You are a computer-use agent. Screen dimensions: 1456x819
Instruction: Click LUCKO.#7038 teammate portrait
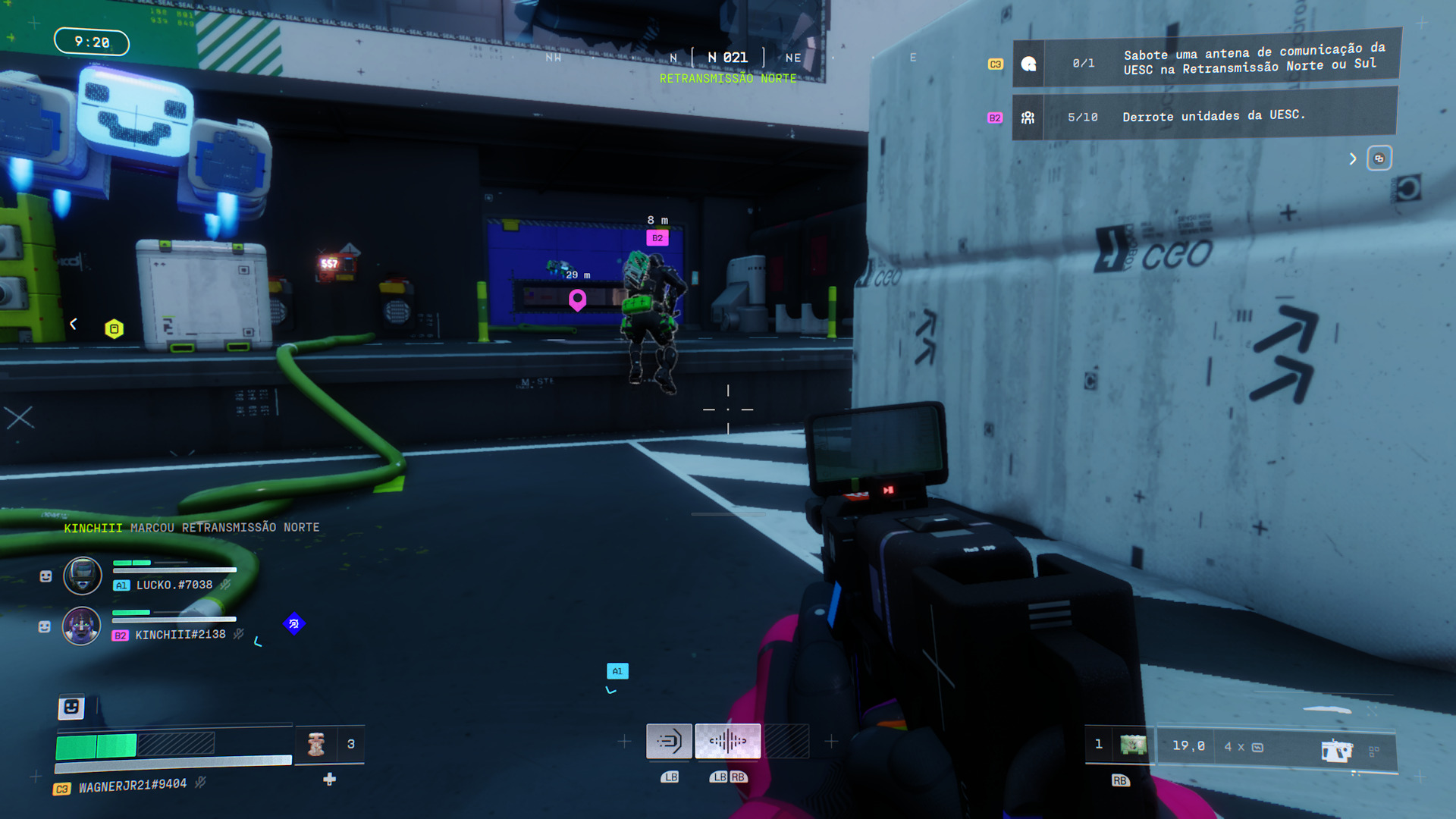[82, 576]
